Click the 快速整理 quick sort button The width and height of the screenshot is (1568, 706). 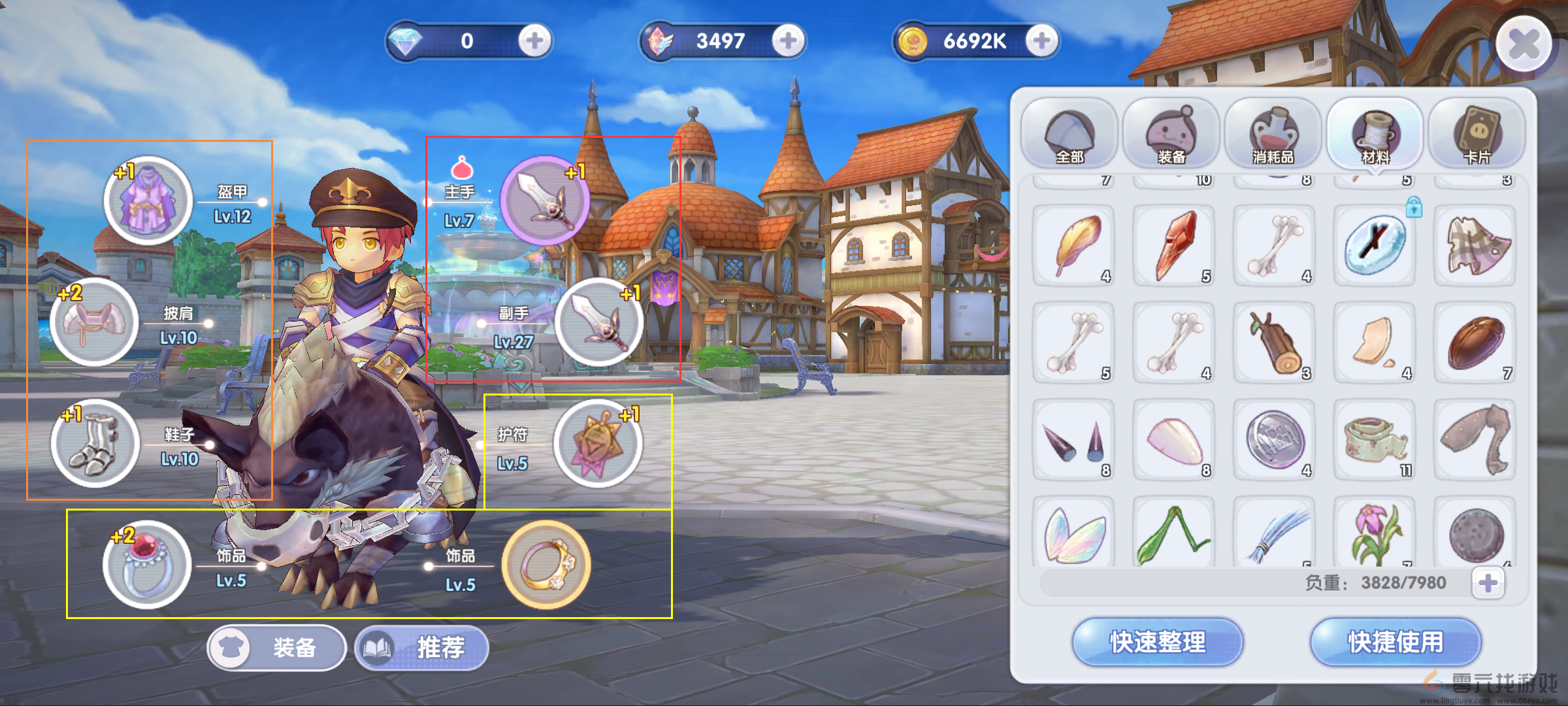click(1158, 642)
